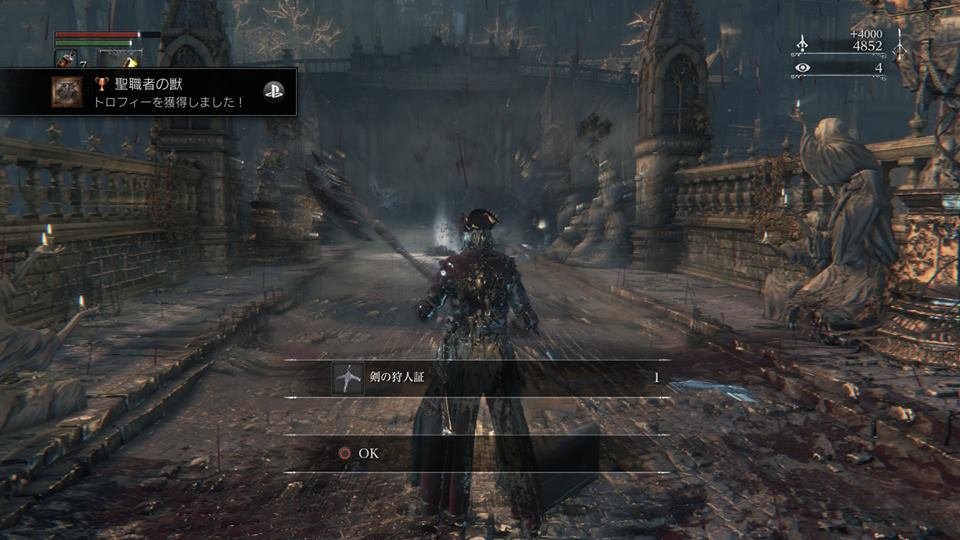Click the trophy thumbnail image
960x540 pixels.
(x=69, y=91)
